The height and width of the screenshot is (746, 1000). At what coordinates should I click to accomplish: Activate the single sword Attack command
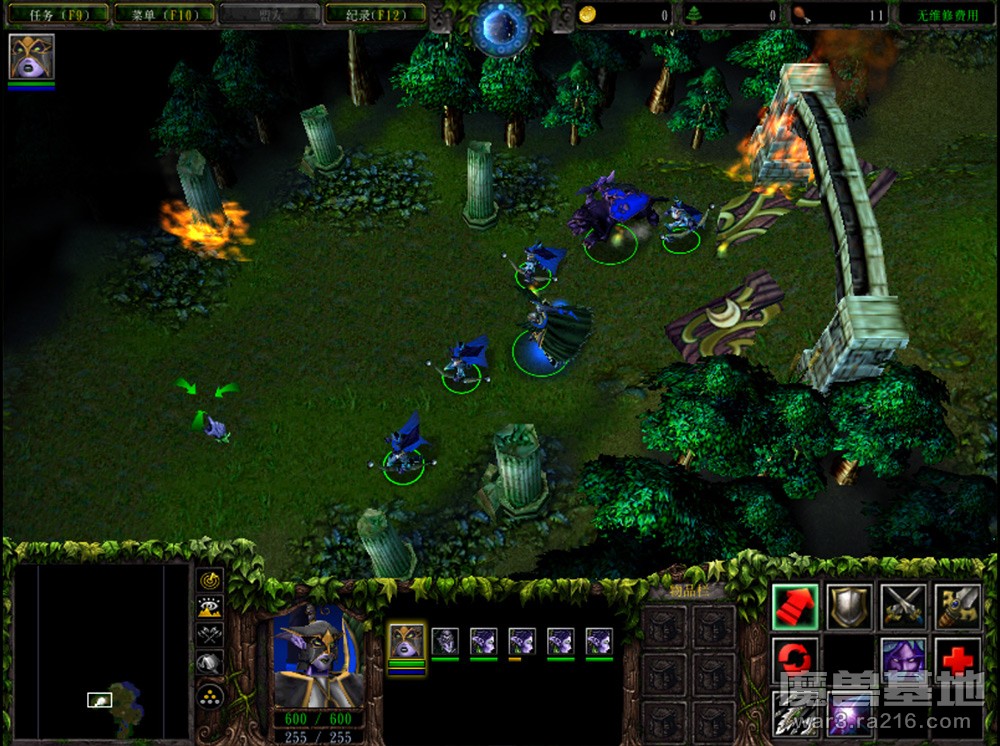point(957,606)
